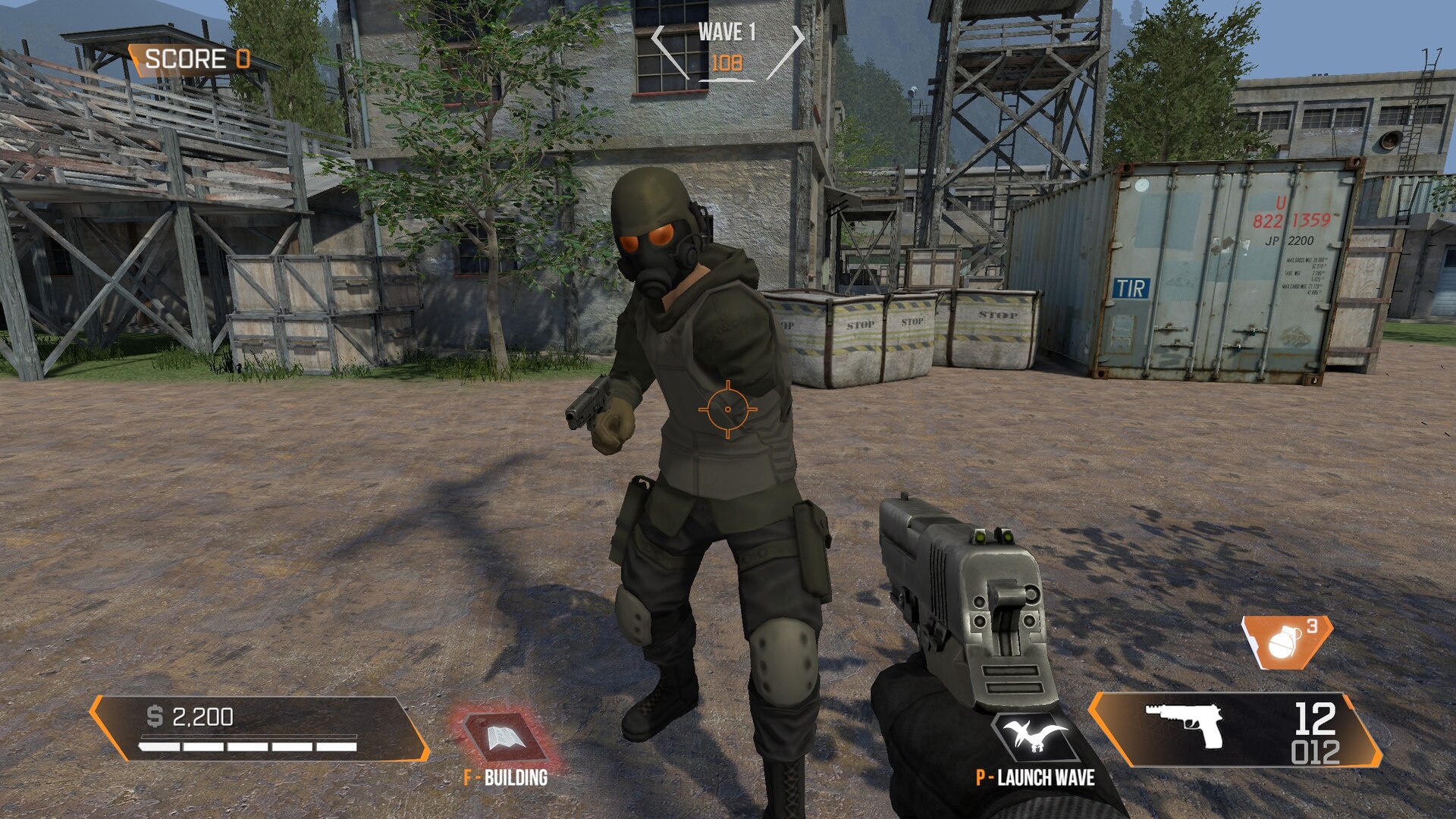Image resolution: width=1456 pixels, height=819 pixels.
Task: Click the Launch Wave winged icon
Action: [1034, 736]
